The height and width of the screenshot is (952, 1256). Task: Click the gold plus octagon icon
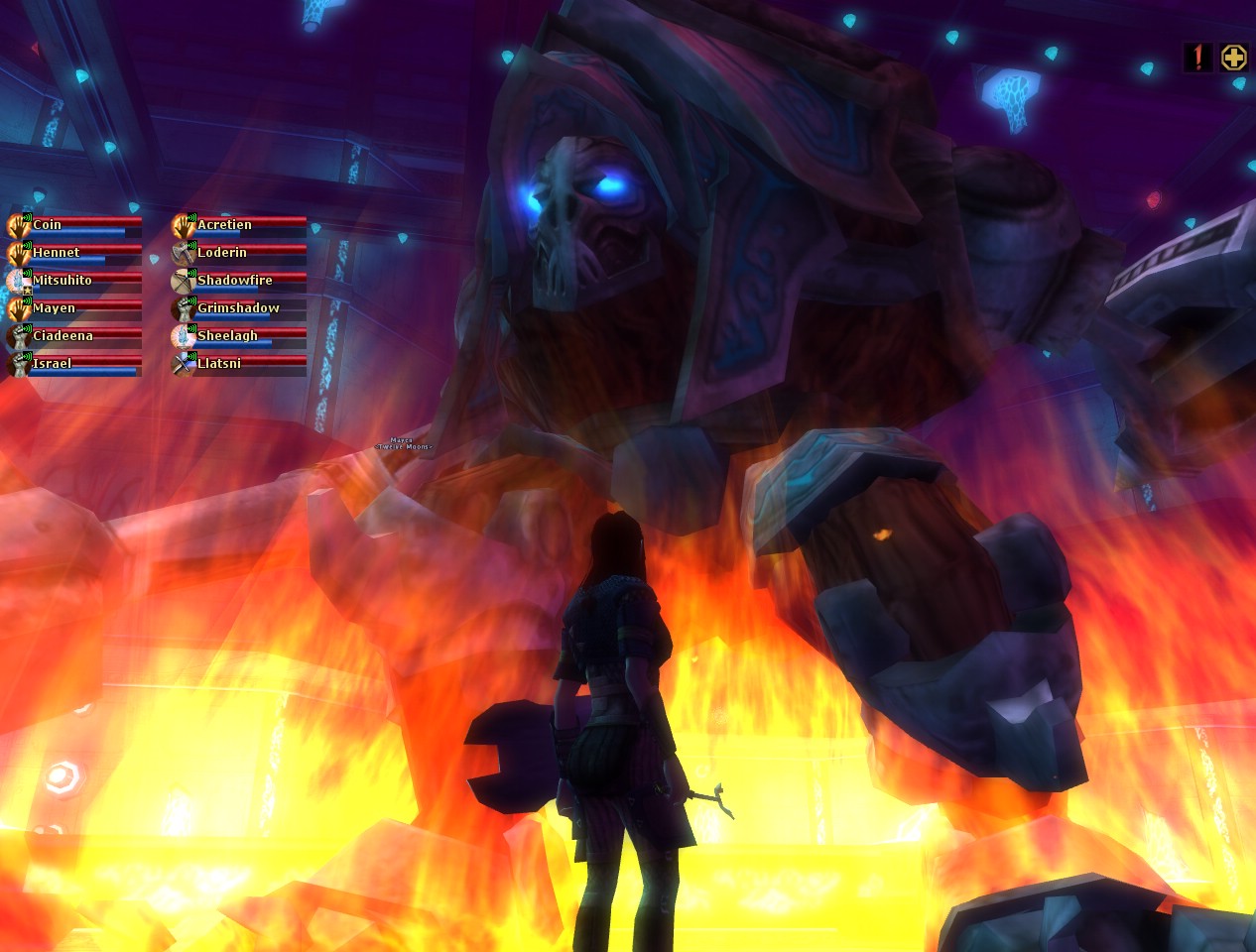pyautogui.click(x=1233, y=58)
